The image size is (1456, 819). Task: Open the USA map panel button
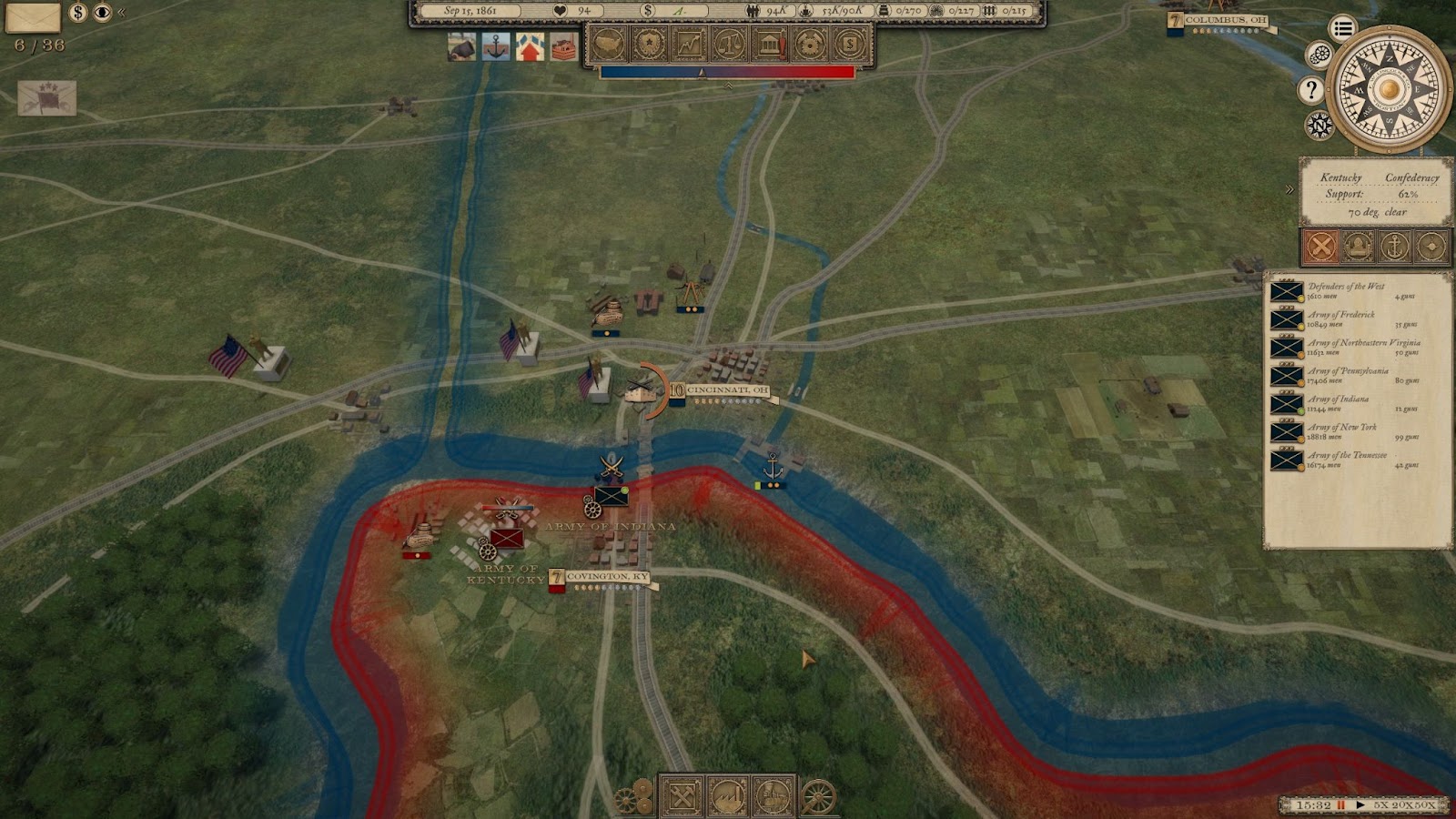[x=609, y=43]
